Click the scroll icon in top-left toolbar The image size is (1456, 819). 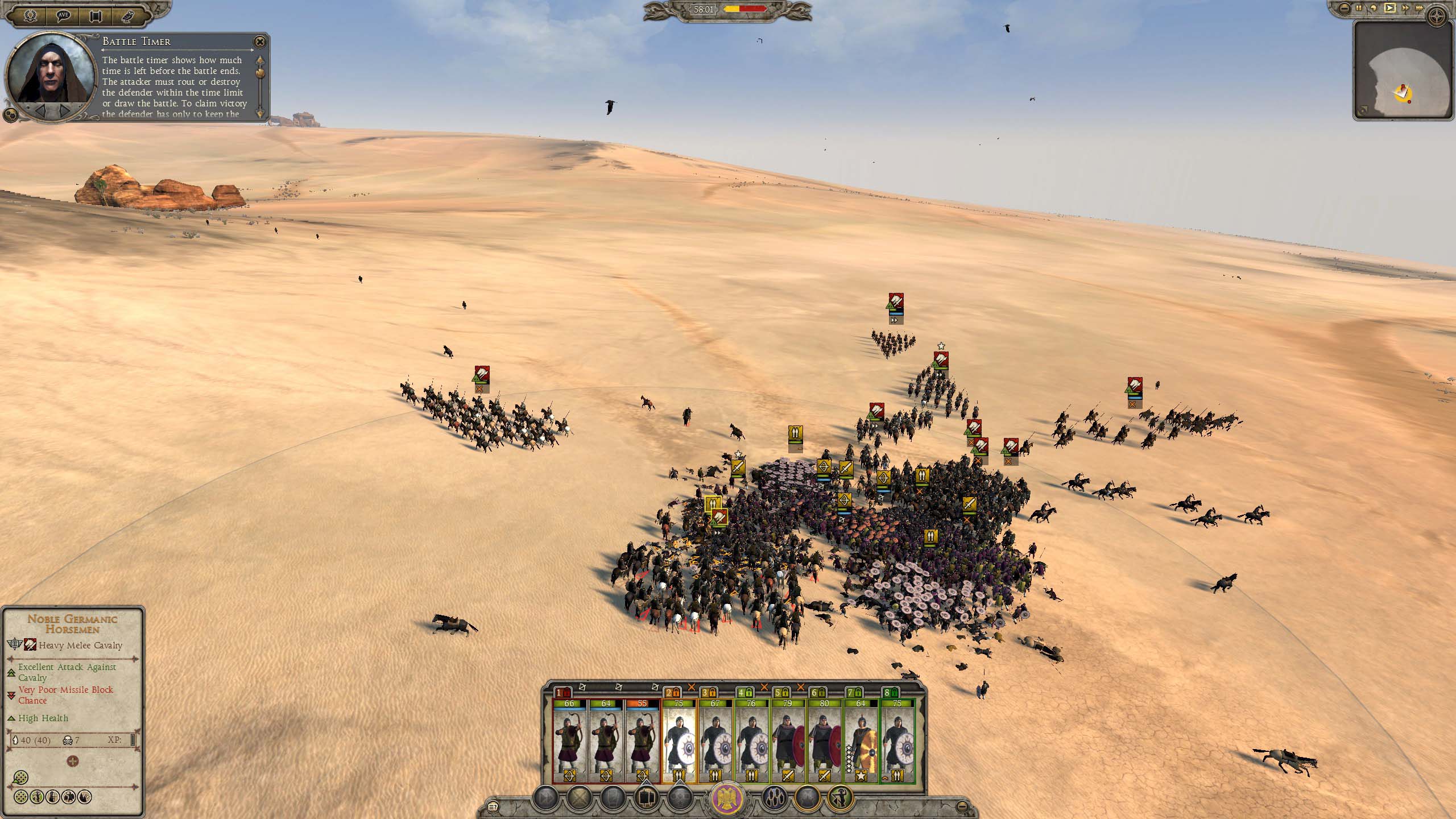[96, 16]
